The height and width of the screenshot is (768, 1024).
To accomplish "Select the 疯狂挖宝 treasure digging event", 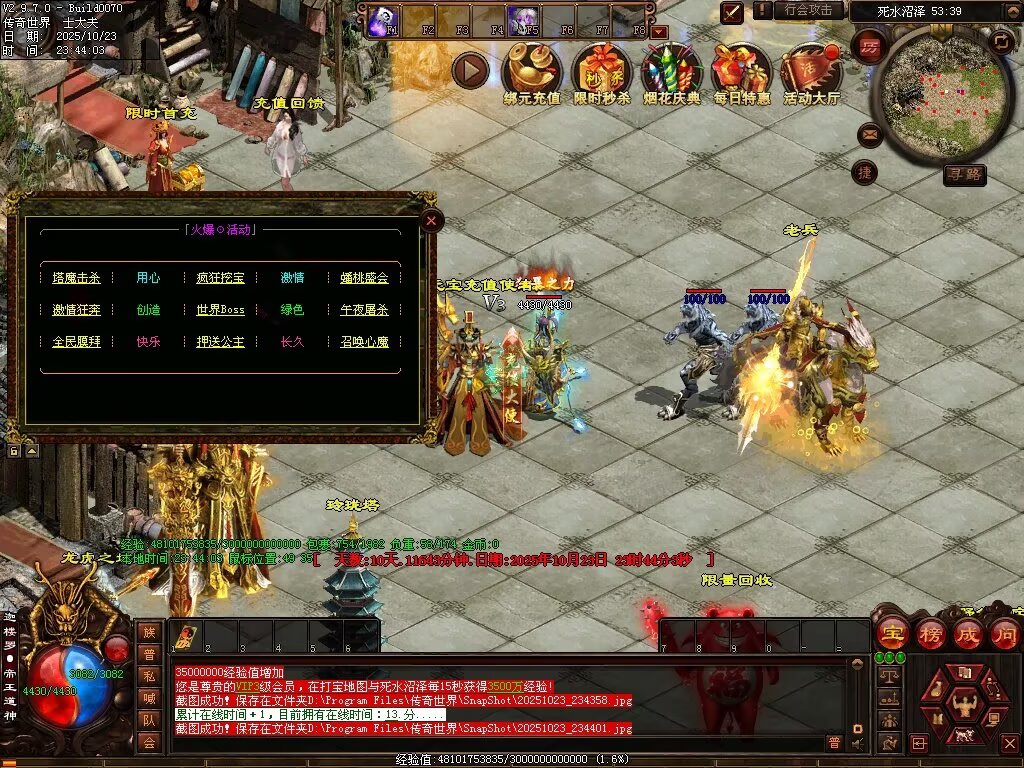I will click(x=220, y=278).
